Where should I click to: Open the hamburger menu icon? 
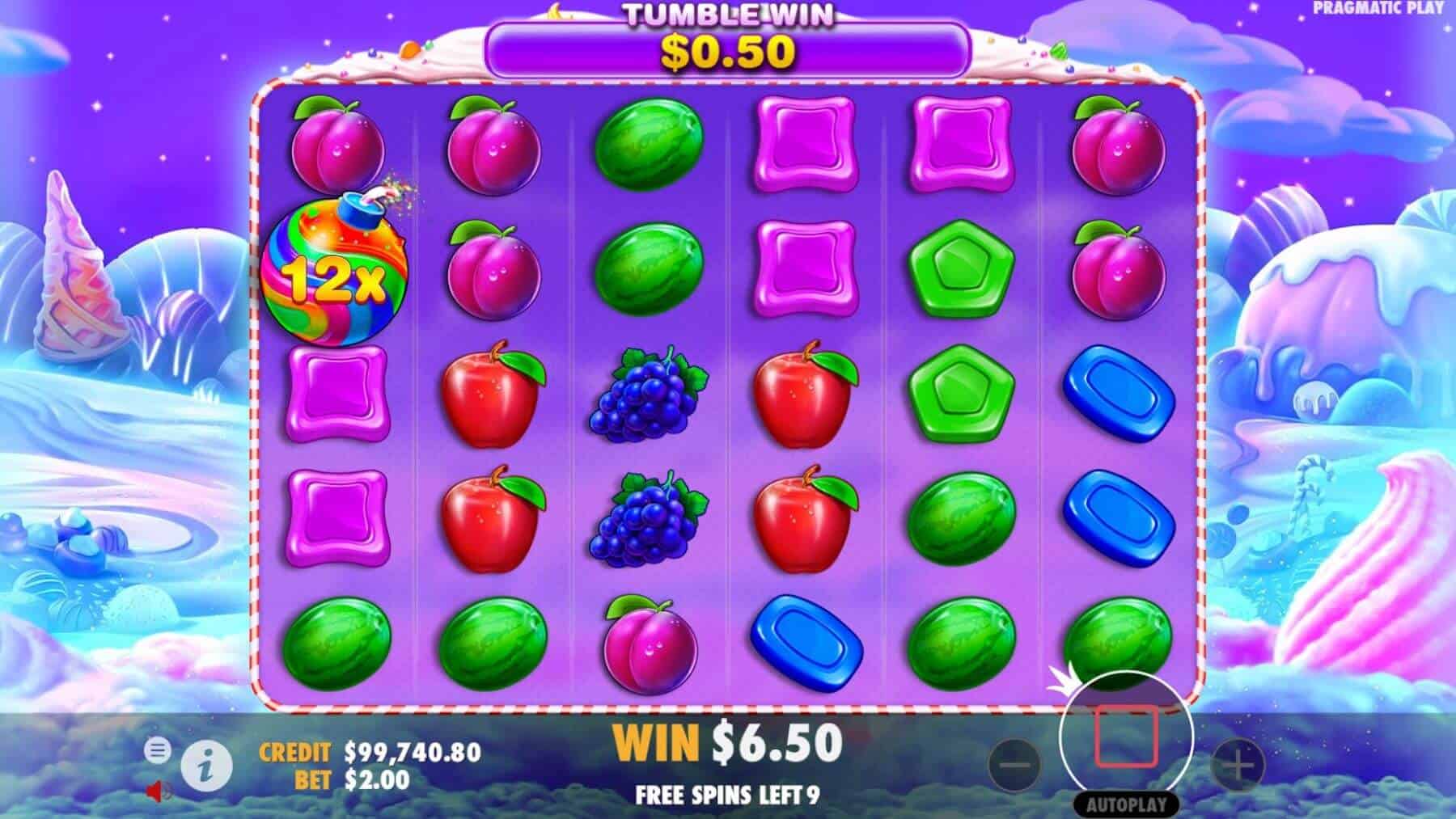[x=157, y=750]
